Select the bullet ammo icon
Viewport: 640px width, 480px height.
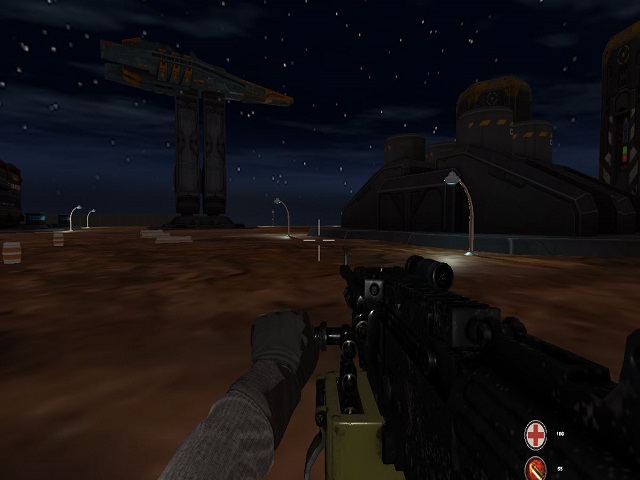click(x=536, y=467)
